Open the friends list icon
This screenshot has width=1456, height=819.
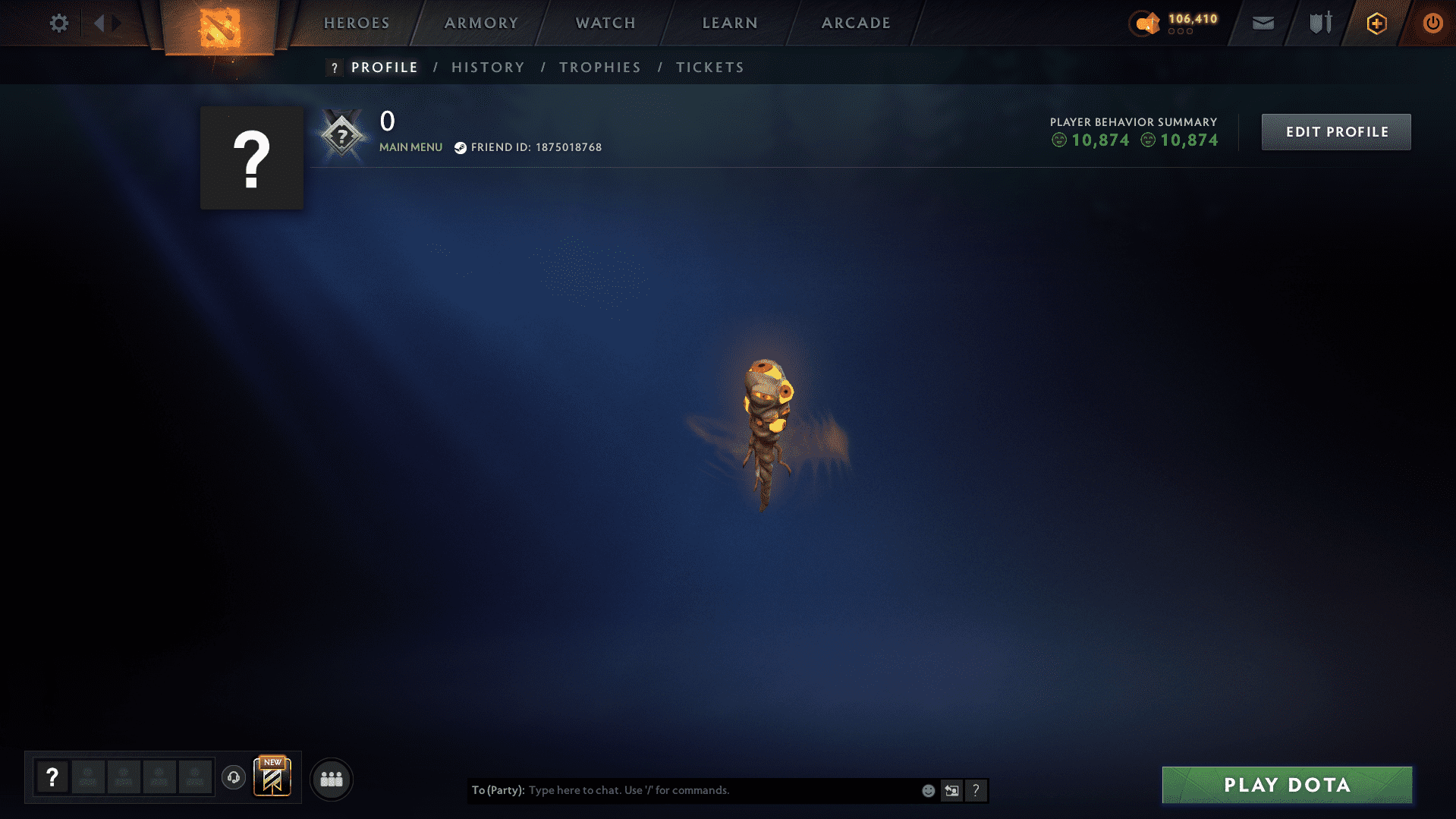pyautogui.click(x=331, y=778)
